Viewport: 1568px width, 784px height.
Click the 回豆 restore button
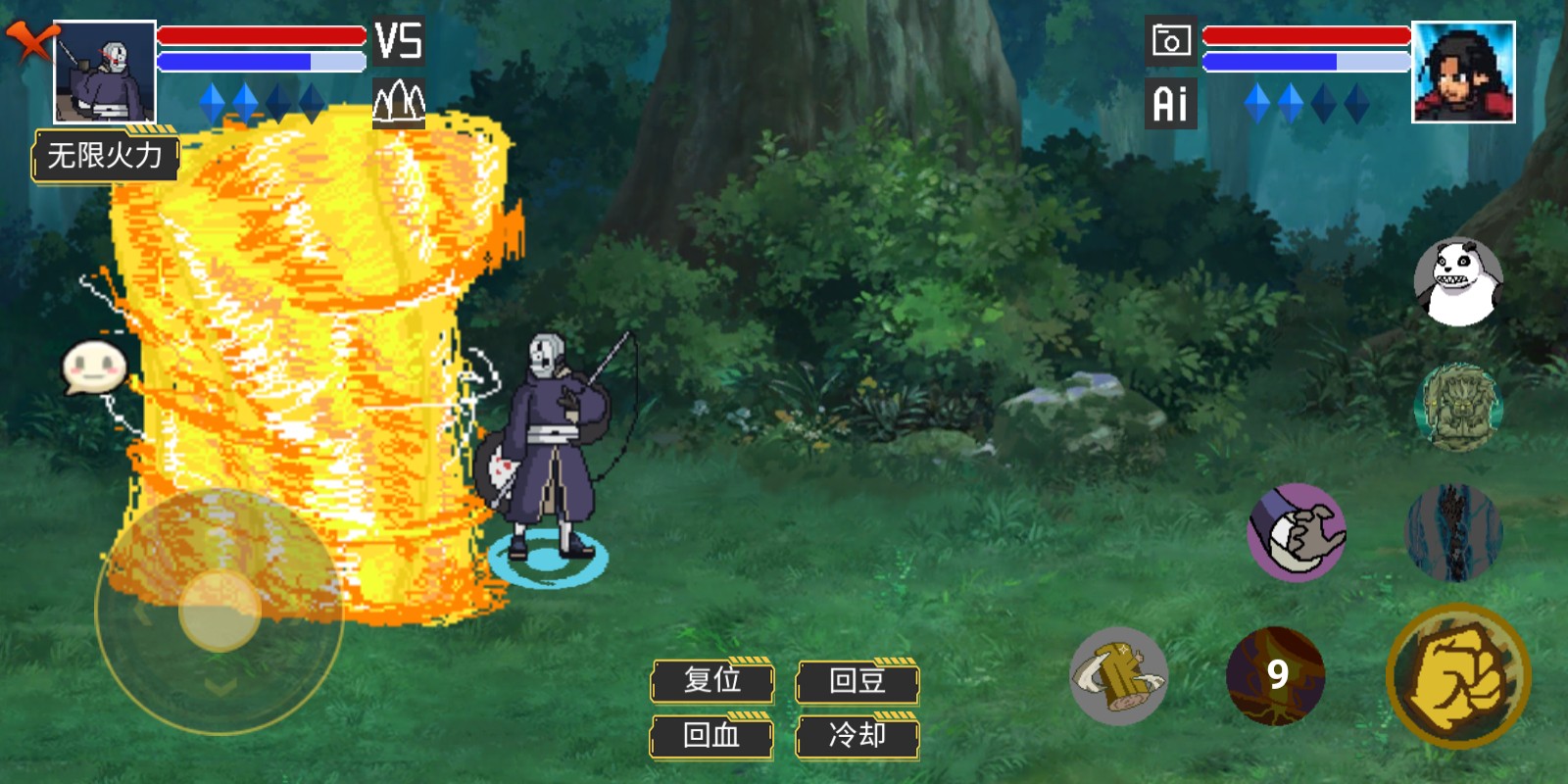click(857, 680)
